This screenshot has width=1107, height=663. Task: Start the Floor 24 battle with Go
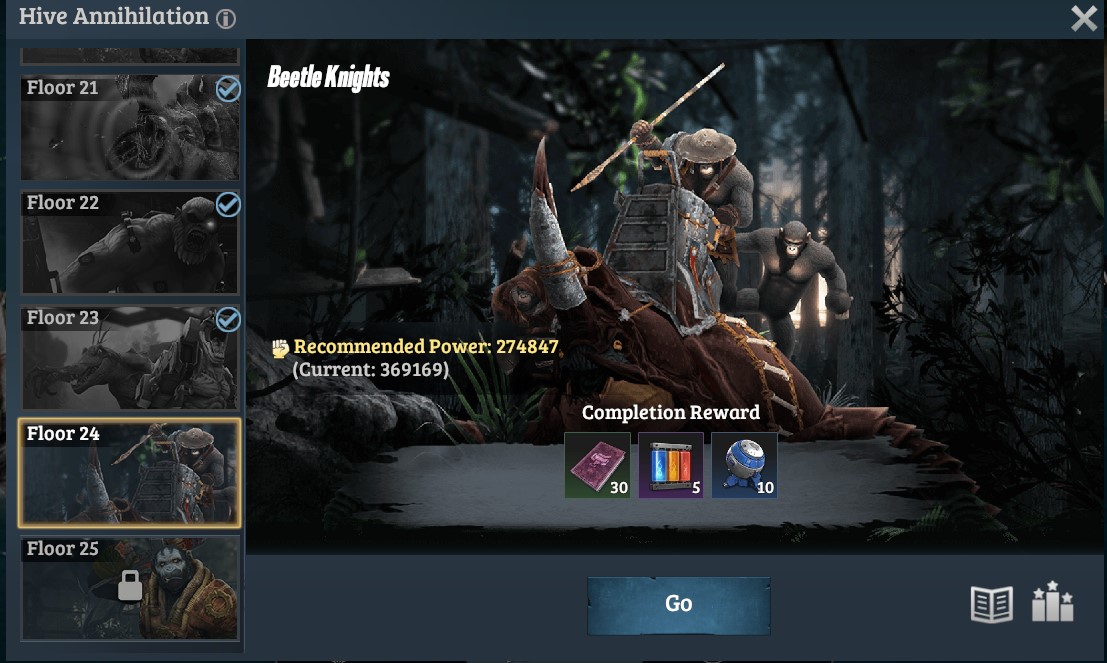point(678,604)
